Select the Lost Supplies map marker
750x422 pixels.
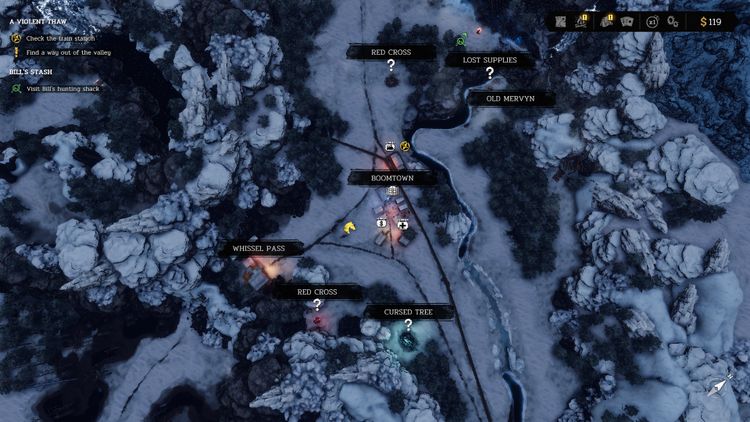pyautogui.click(x=490, y=72)
